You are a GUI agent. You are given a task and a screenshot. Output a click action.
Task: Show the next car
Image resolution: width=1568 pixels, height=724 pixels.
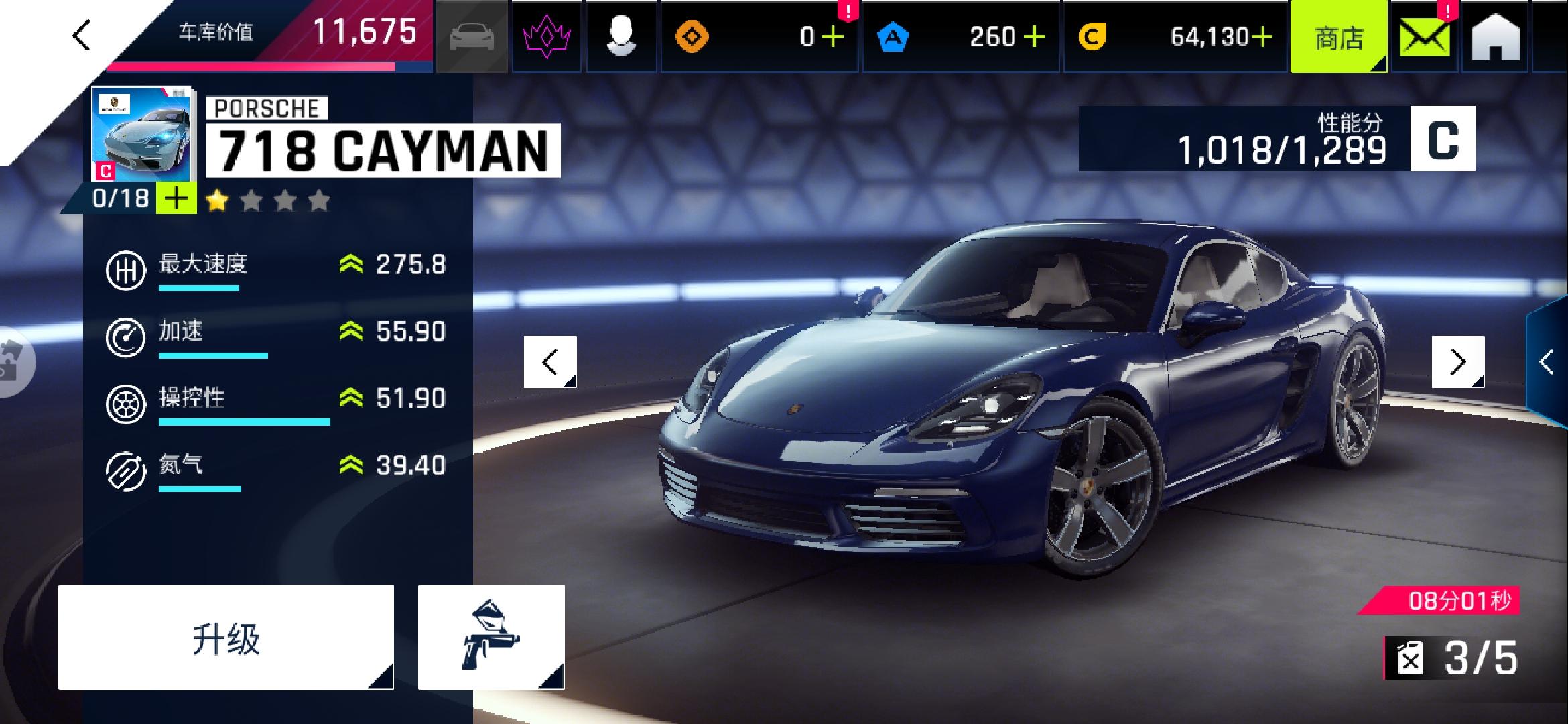tap(1458, 362)
